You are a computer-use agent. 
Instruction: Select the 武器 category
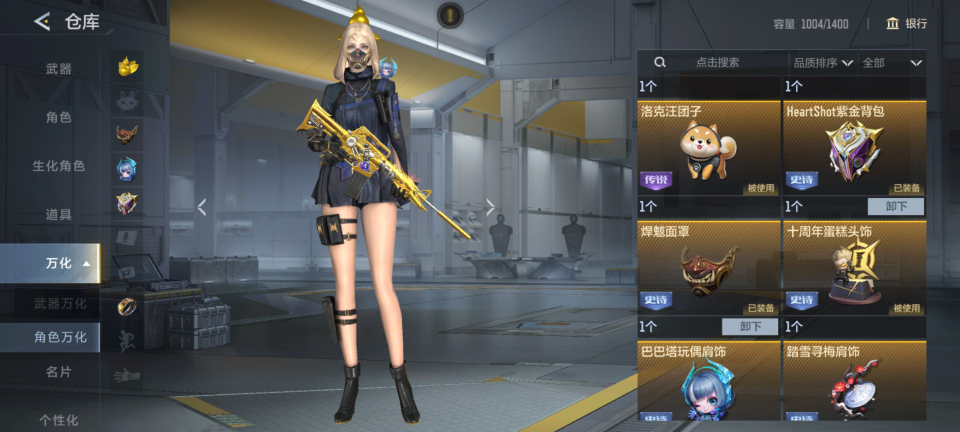pos(58,69)
